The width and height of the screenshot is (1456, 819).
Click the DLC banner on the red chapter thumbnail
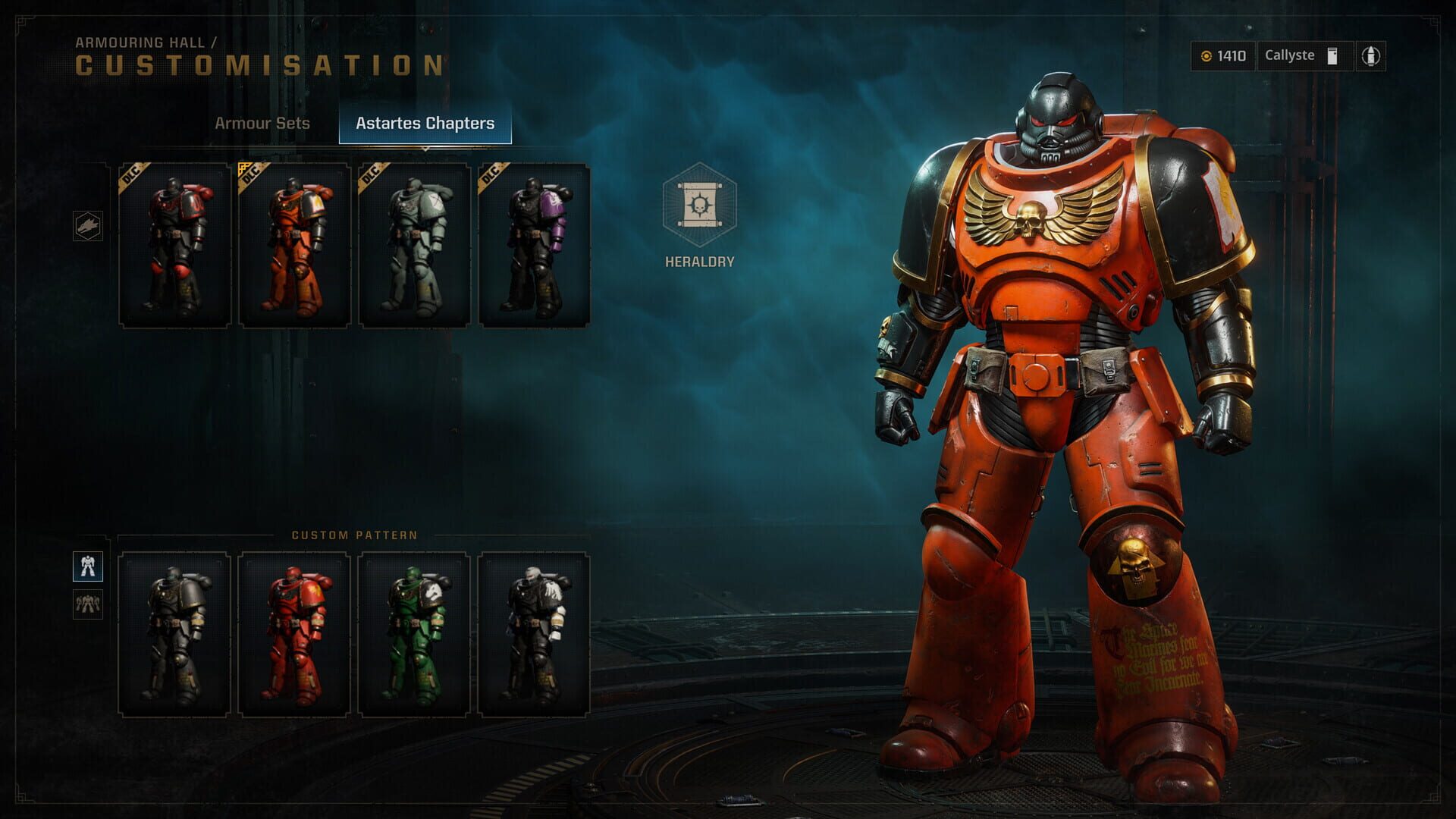pos(133,174)
